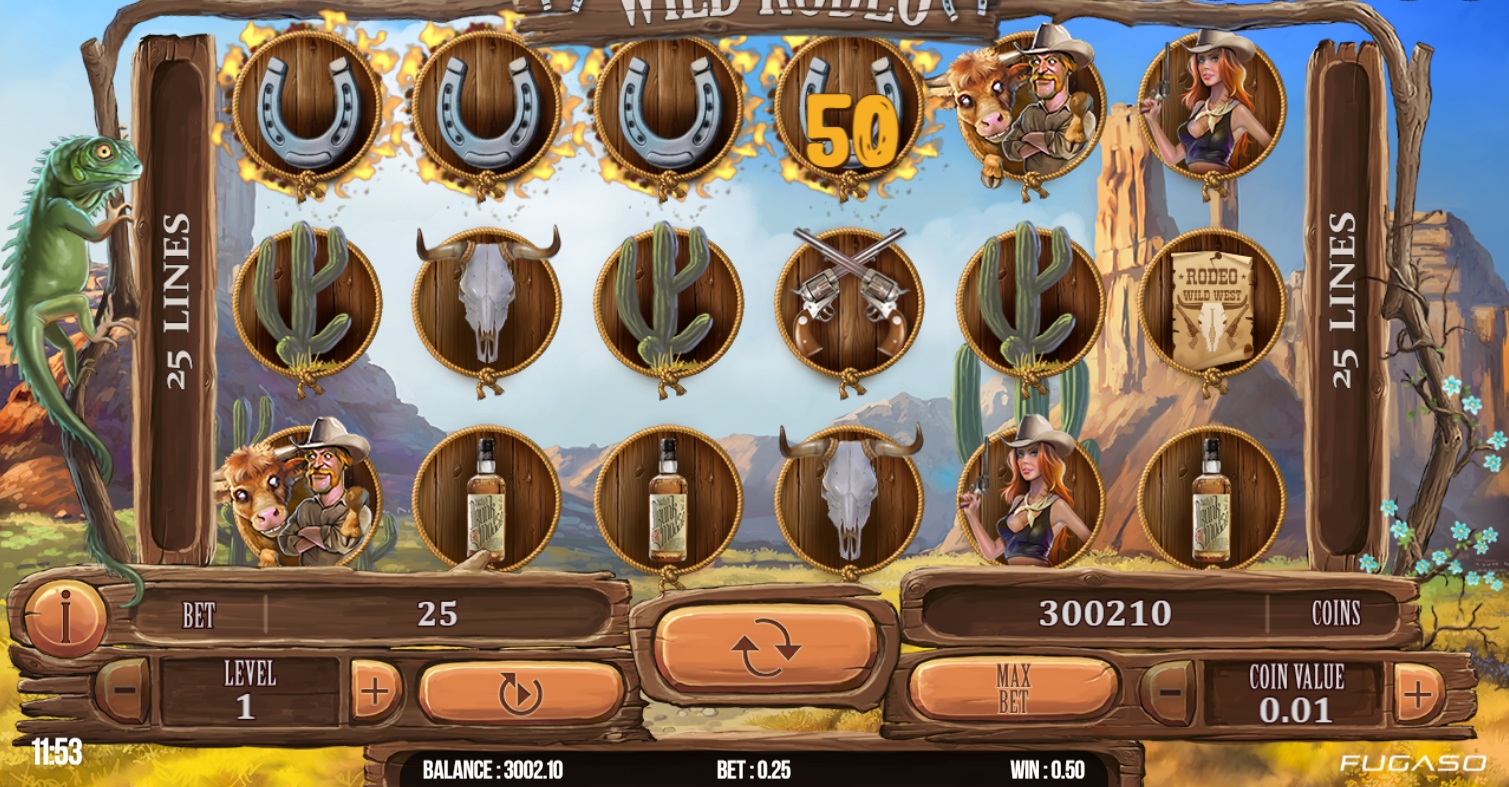Open the info paytable button
This screenshot has width=1509, height=787.
[65, 617]
